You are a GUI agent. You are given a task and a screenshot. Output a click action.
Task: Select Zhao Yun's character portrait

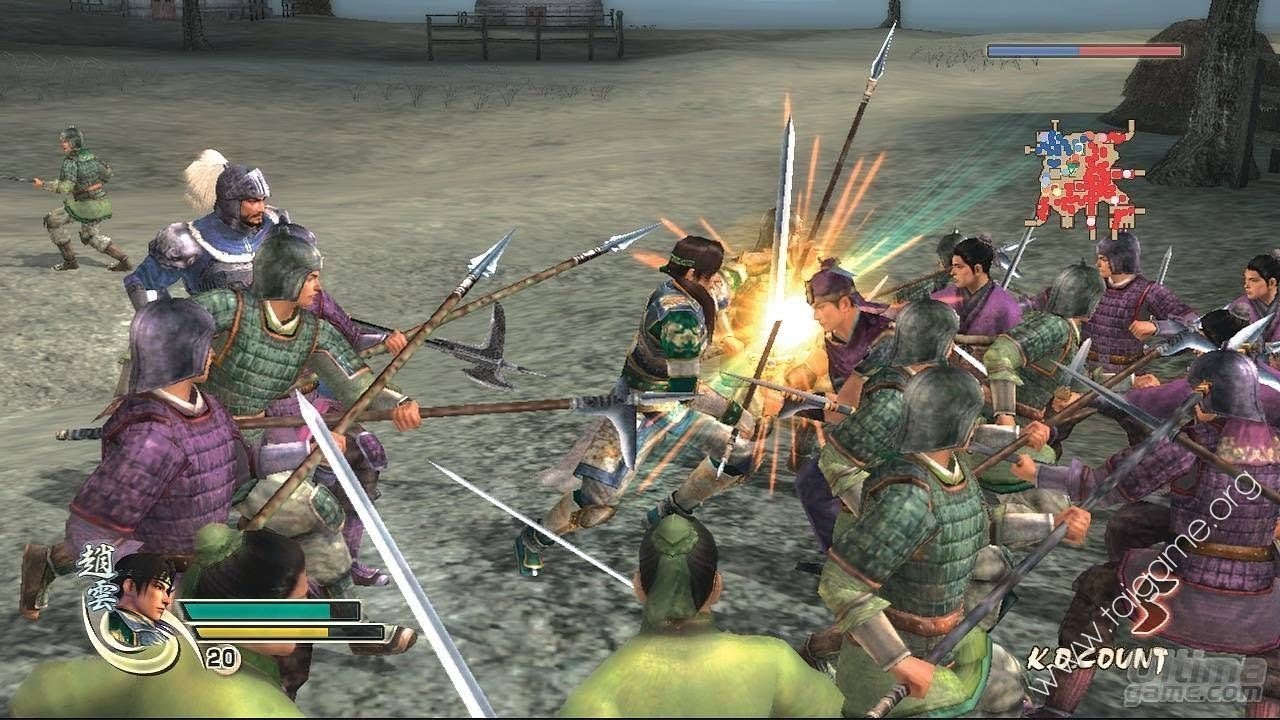(138, 601)
